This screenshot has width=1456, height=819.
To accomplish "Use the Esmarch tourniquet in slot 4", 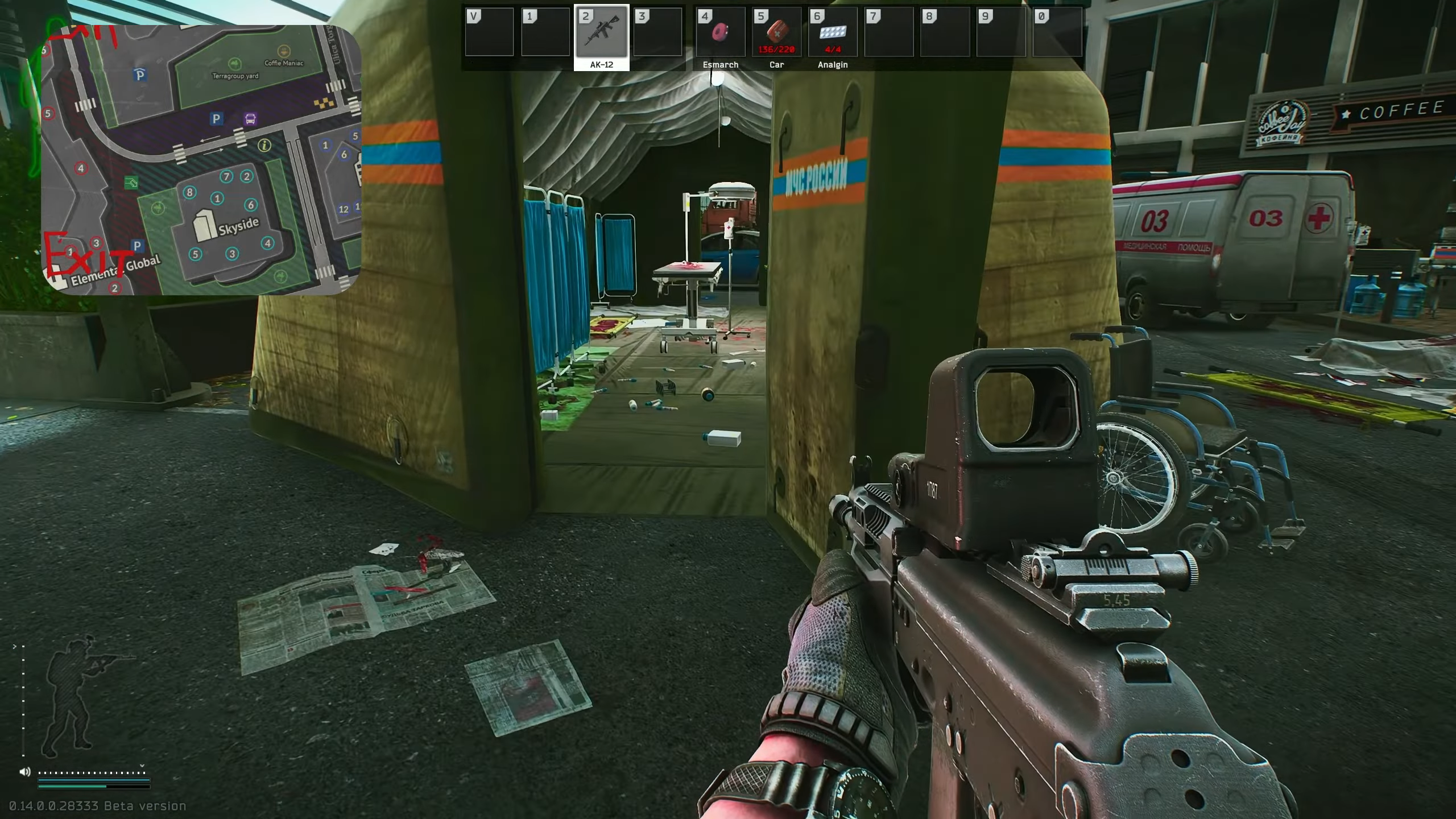I will coord(719,34).
